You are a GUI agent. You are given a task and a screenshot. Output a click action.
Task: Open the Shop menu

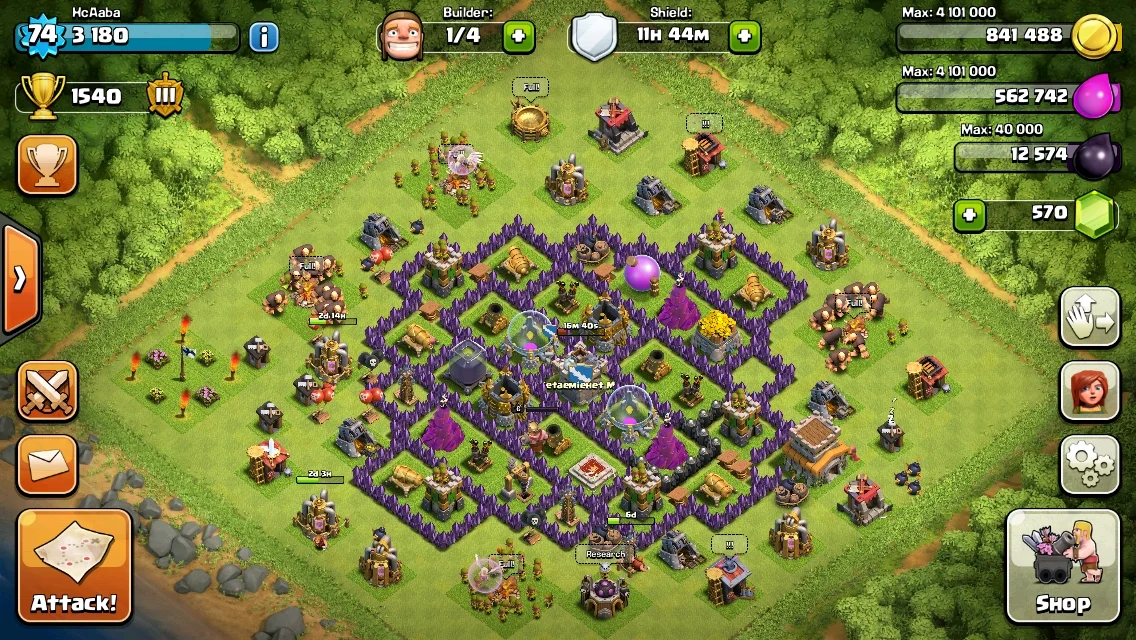pyautogui.click(x=1062, y=566)
